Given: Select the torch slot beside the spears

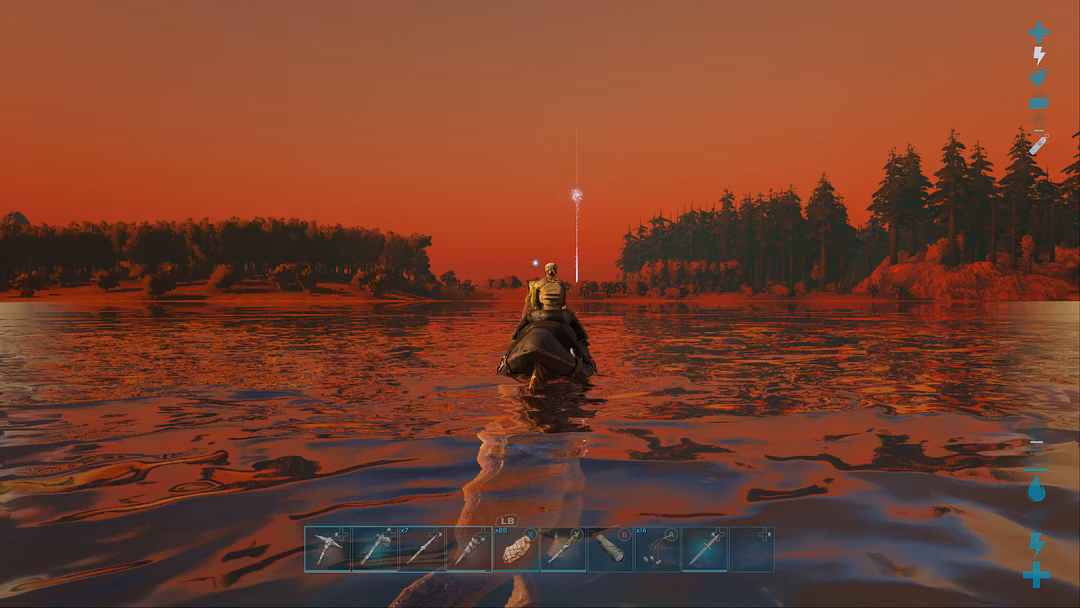Looking at the screenshot, I should point(469,549).
